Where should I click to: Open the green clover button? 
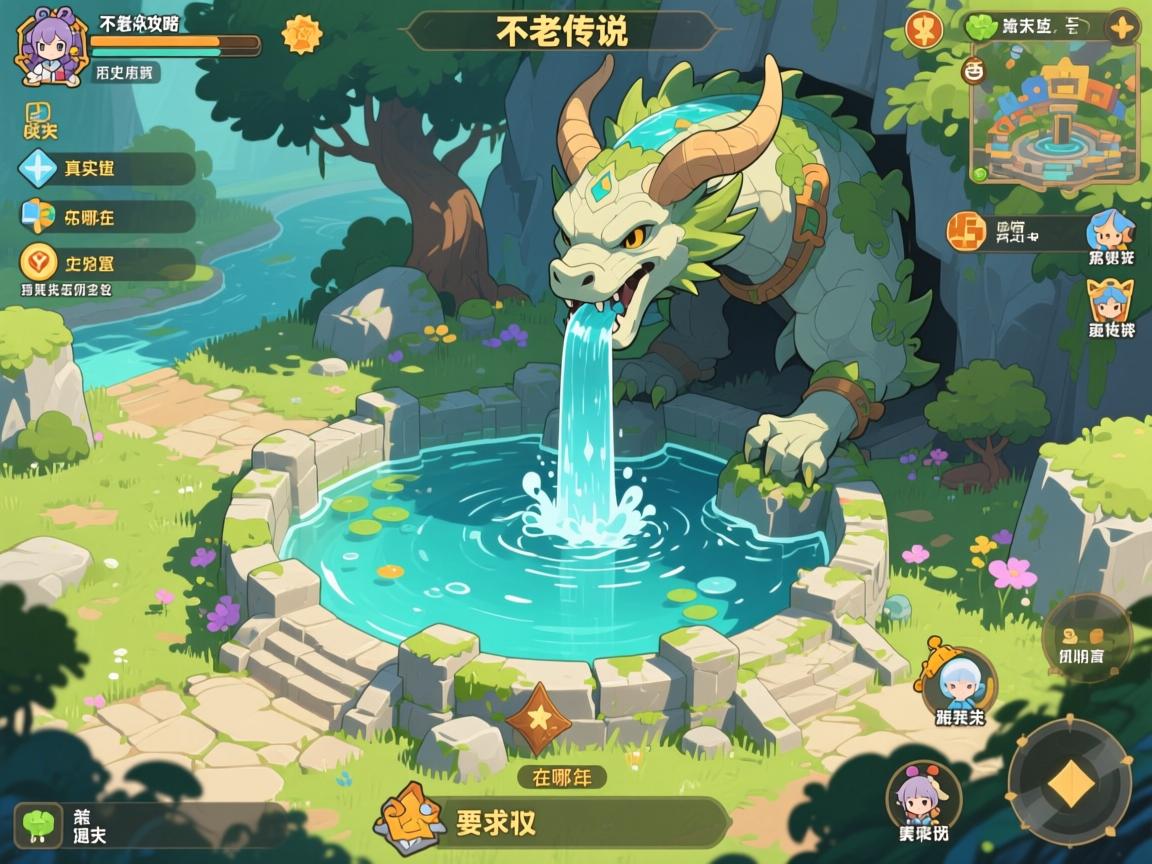pos(981,27)
